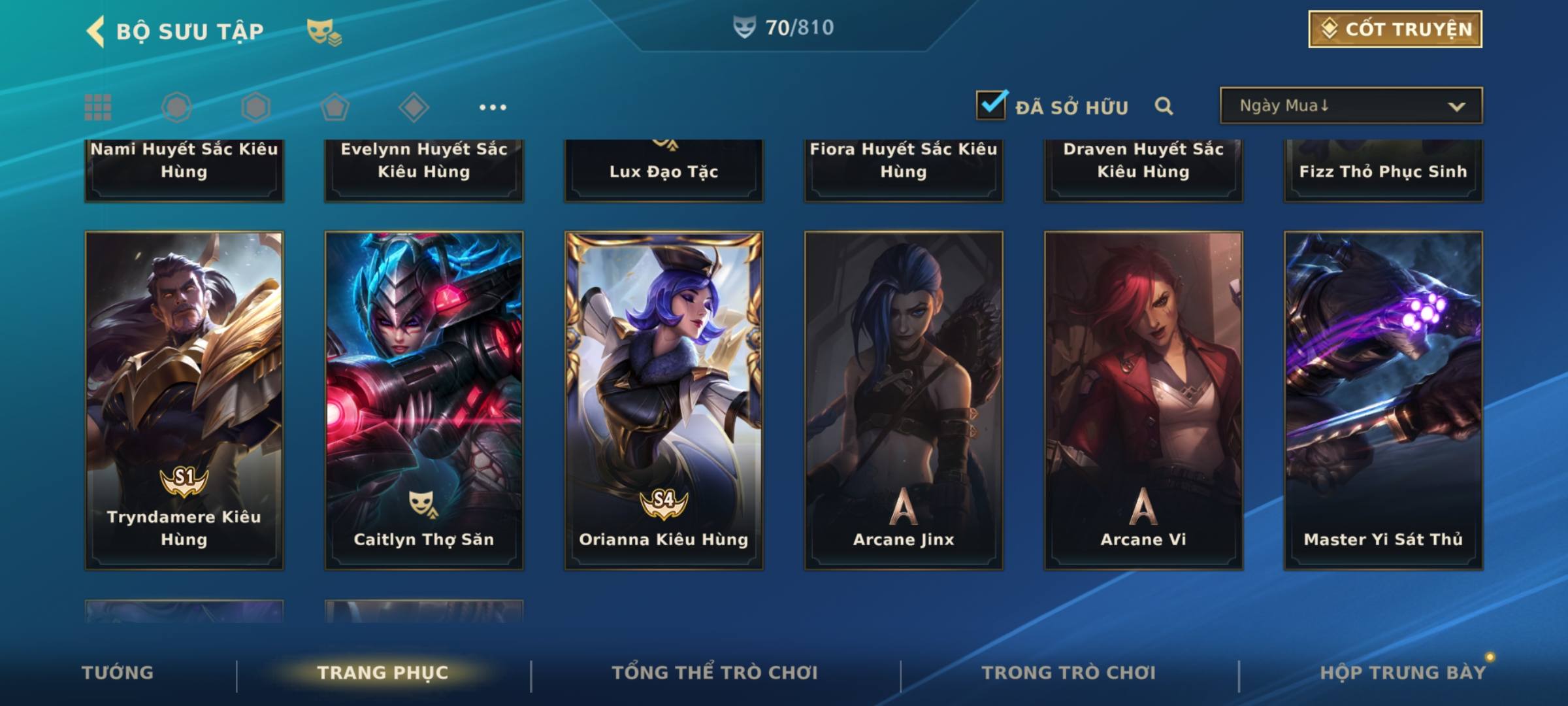The height and width of the screenshot is (706, 1568).
Task: Choose the diamond rarity filter icon
Action: (x=414, y=107)
